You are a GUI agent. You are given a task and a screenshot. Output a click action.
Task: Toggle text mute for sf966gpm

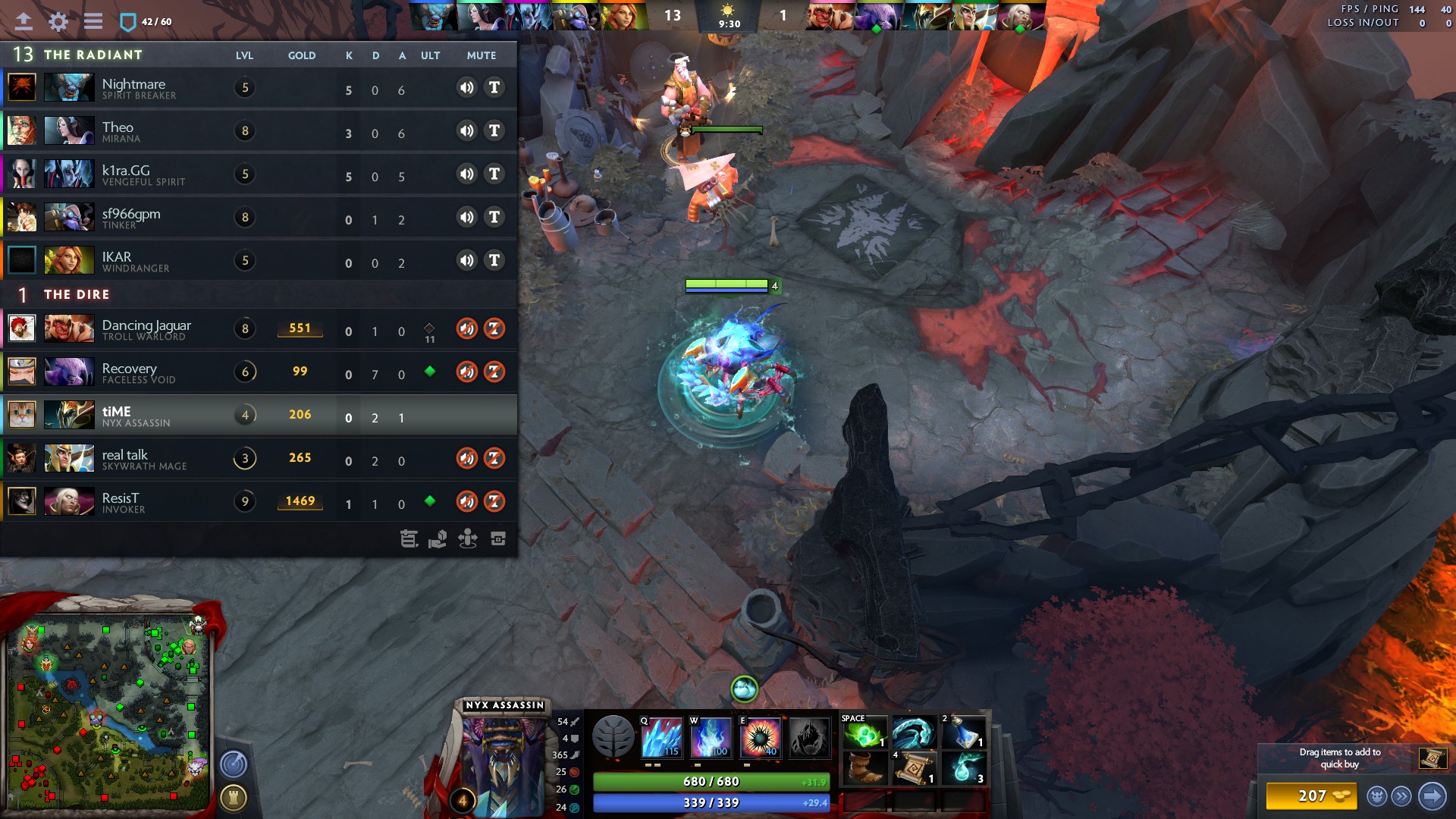[494, 218]
